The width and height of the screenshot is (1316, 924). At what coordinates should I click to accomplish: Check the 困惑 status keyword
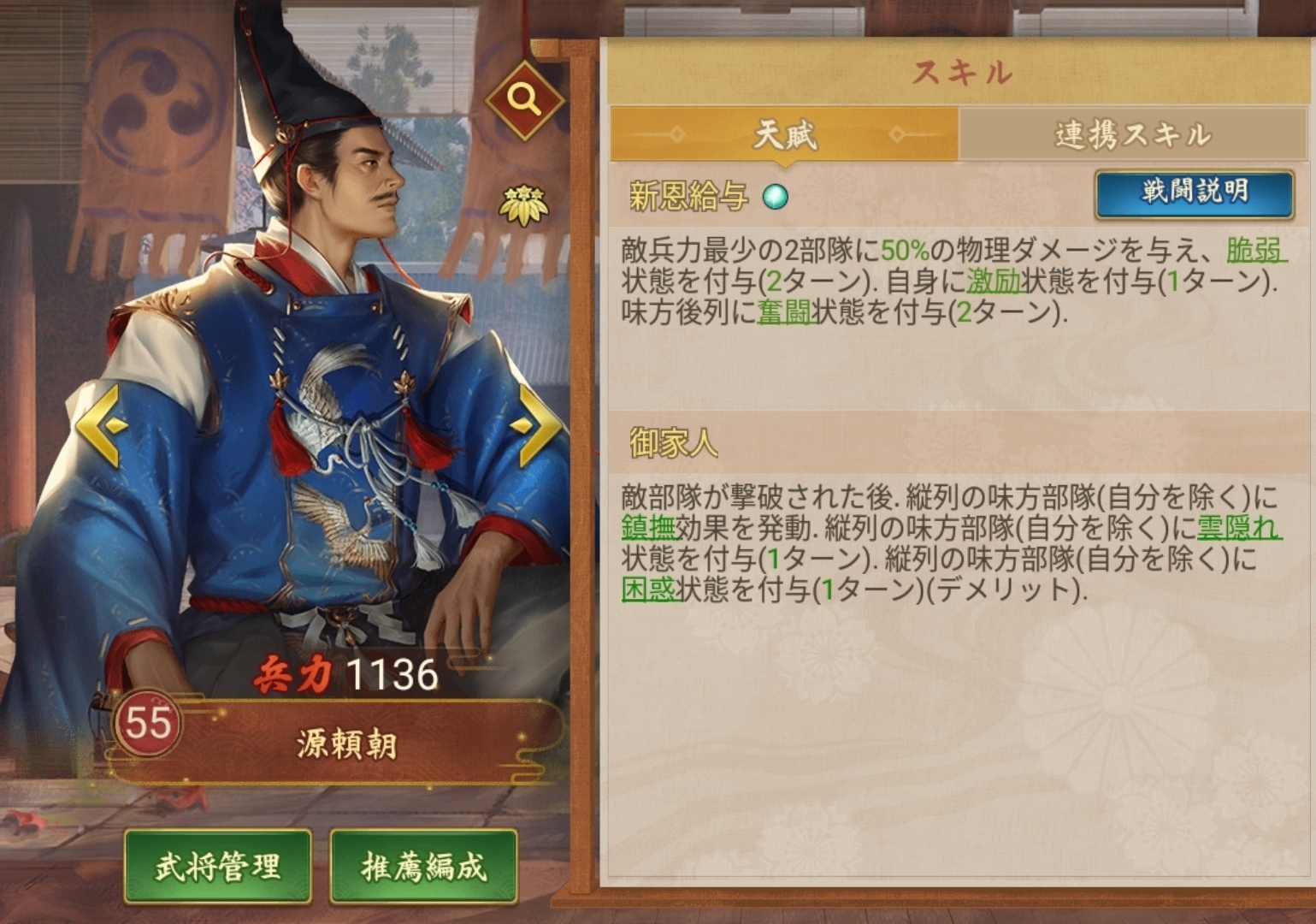tap(648, 589)
